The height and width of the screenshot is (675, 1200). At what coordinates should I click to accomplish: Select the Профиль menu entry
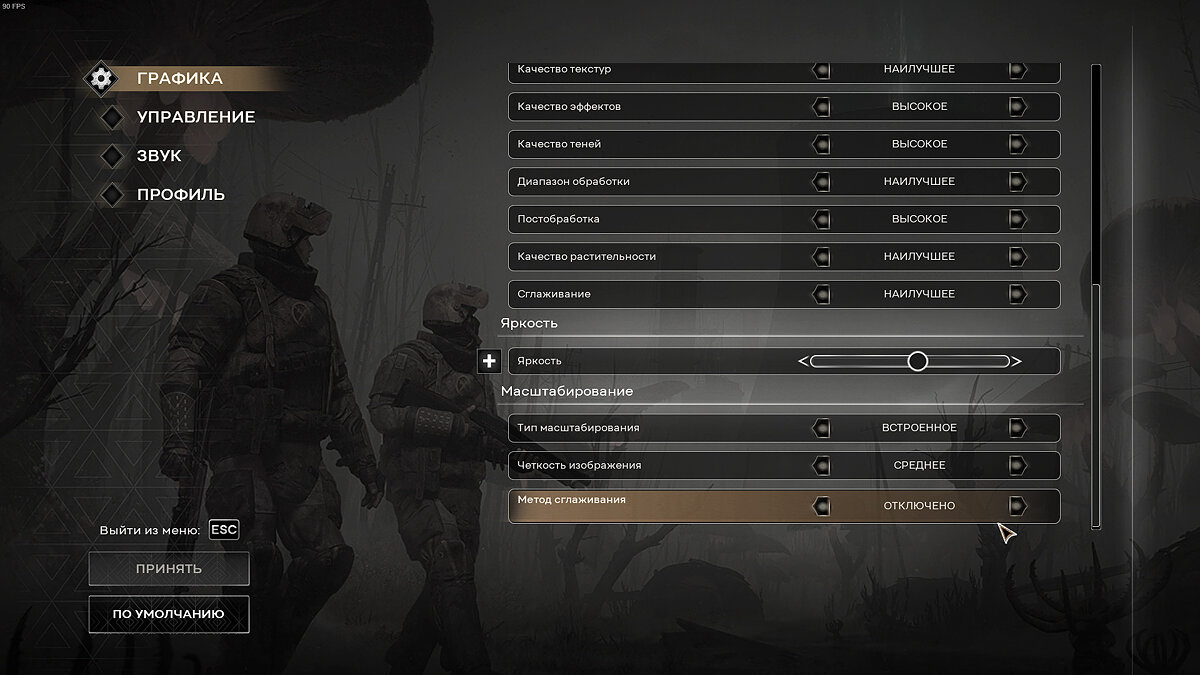click(180, 194)
